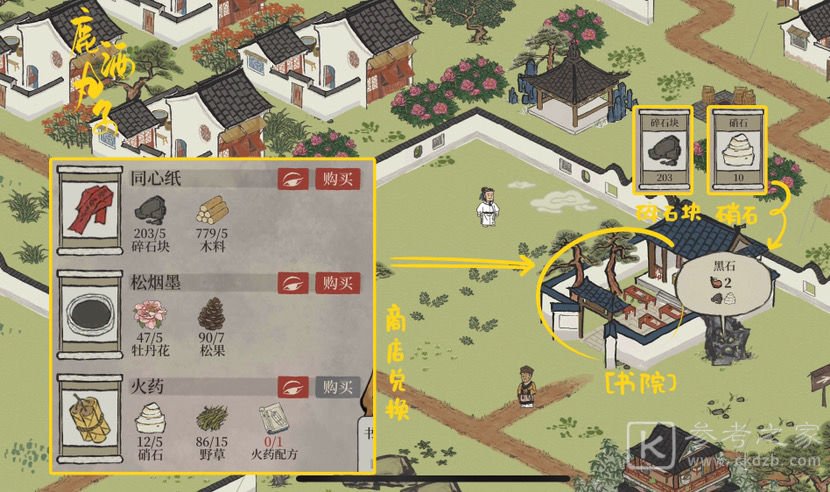Image resolution: width=830 pixels, height=492 pixels.
Task: Toggle the eye button on 同心纸 row
Action: pos(294,179)
